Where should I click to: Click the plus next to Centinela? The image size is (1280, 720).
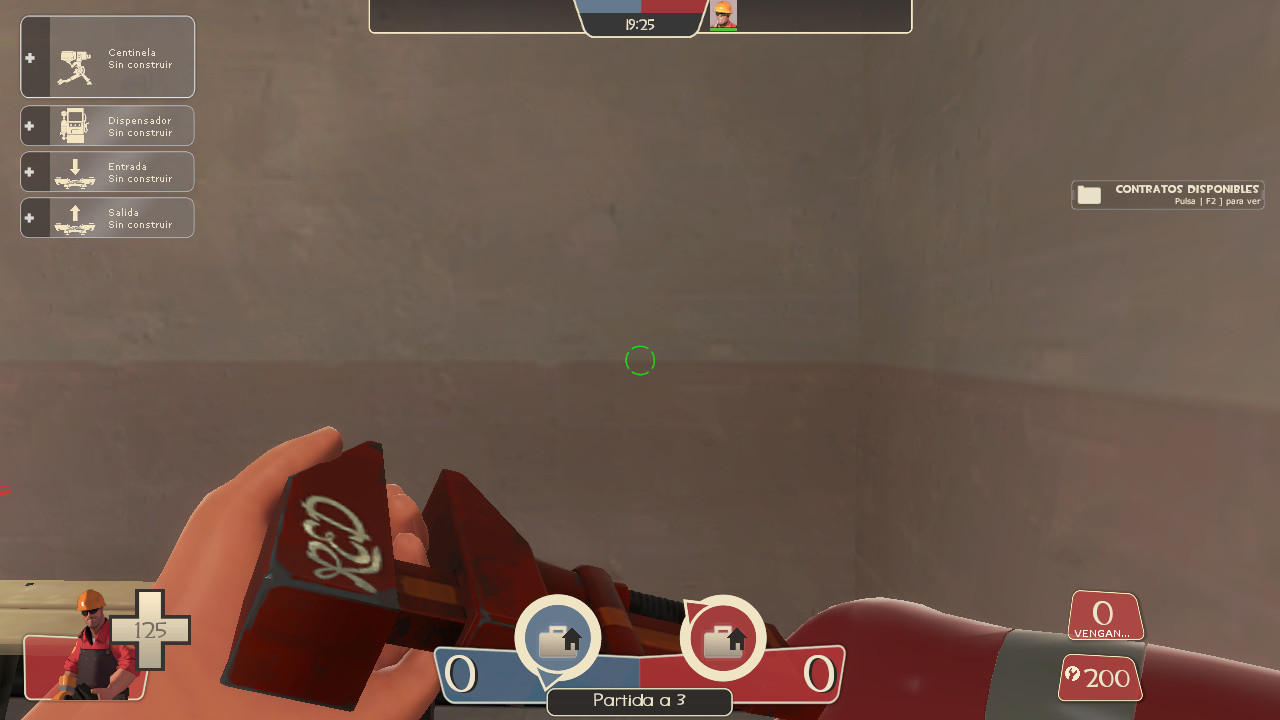(29, 57)
